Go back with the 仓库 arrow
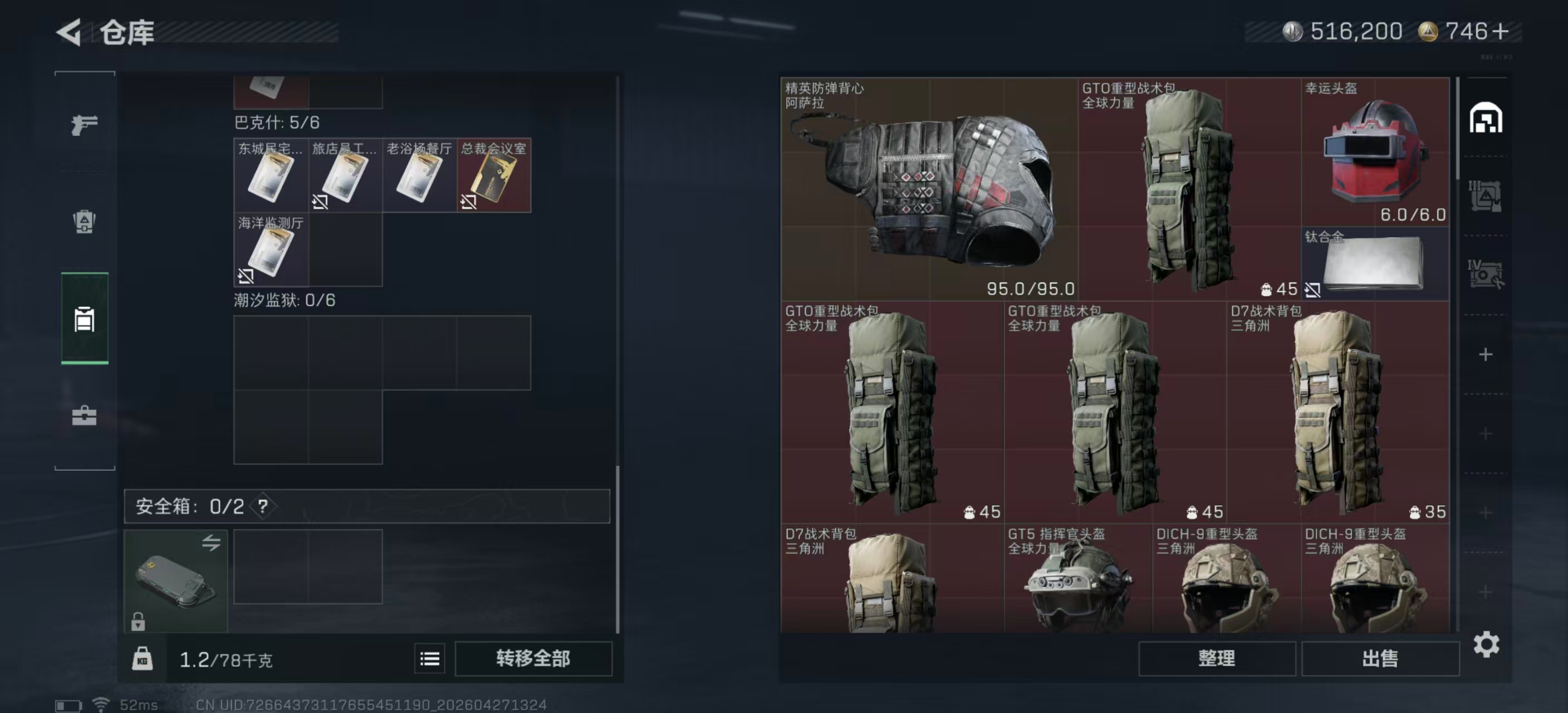The width and height of the screenshot is (1568, 713). (x=69, y=32)
